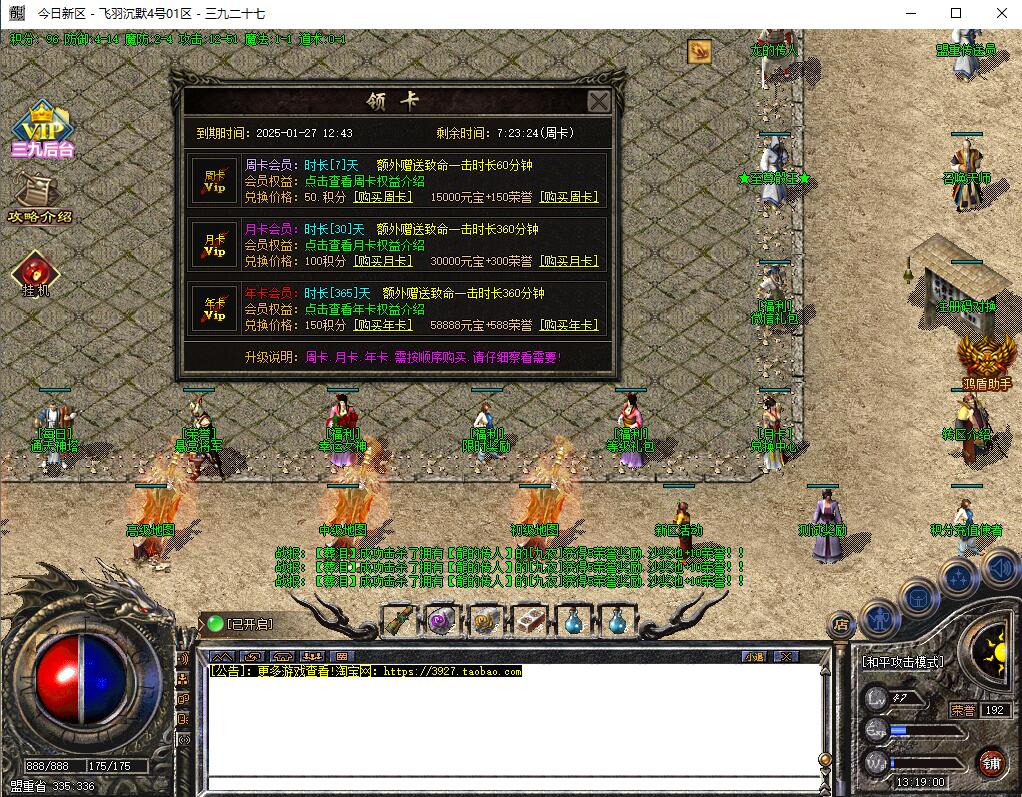Open the bag inventory round button
This screenshot has height=797, width=1022.
[919, 596]
